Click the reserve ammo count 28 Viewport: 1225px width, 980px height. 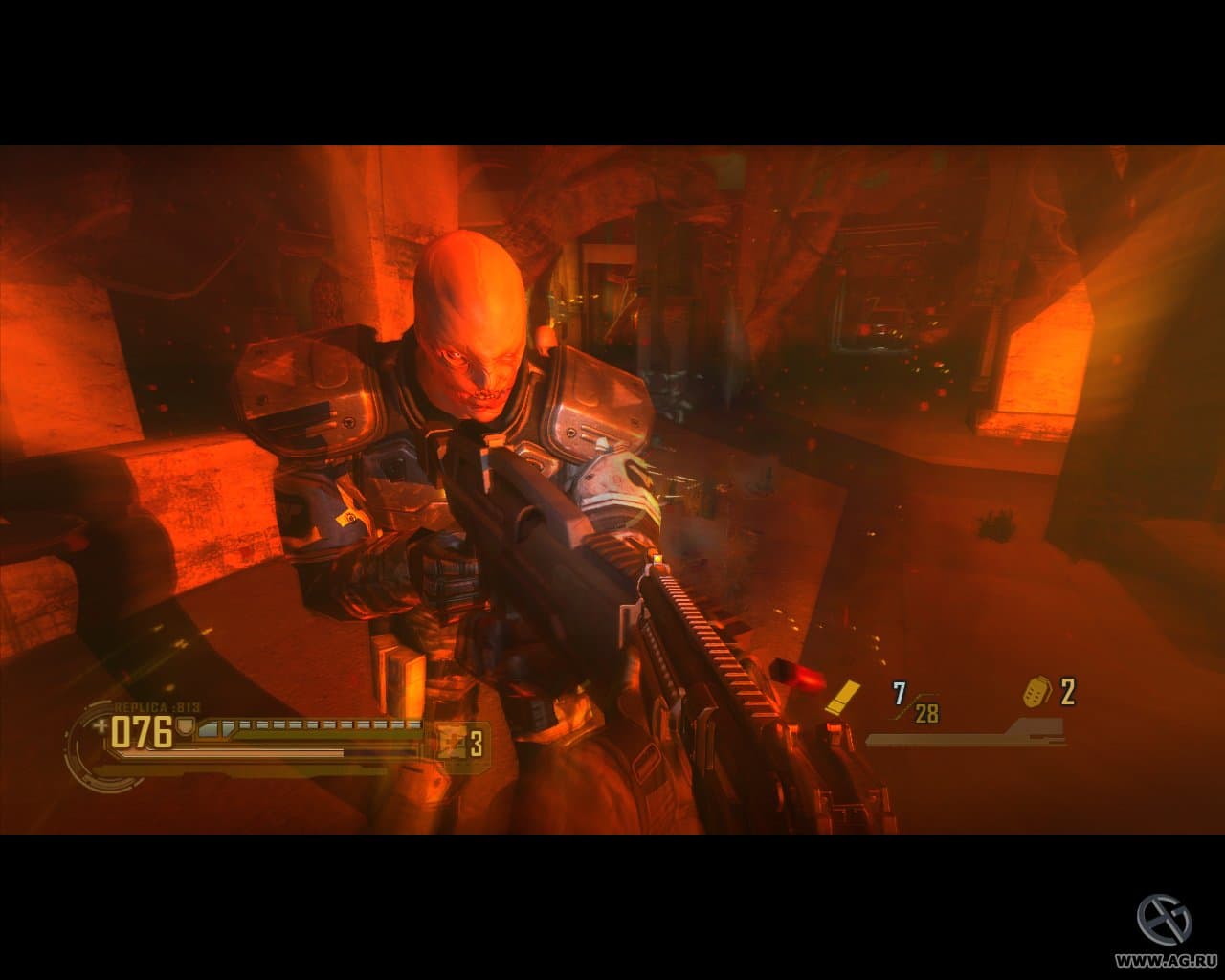pos(924,712)
